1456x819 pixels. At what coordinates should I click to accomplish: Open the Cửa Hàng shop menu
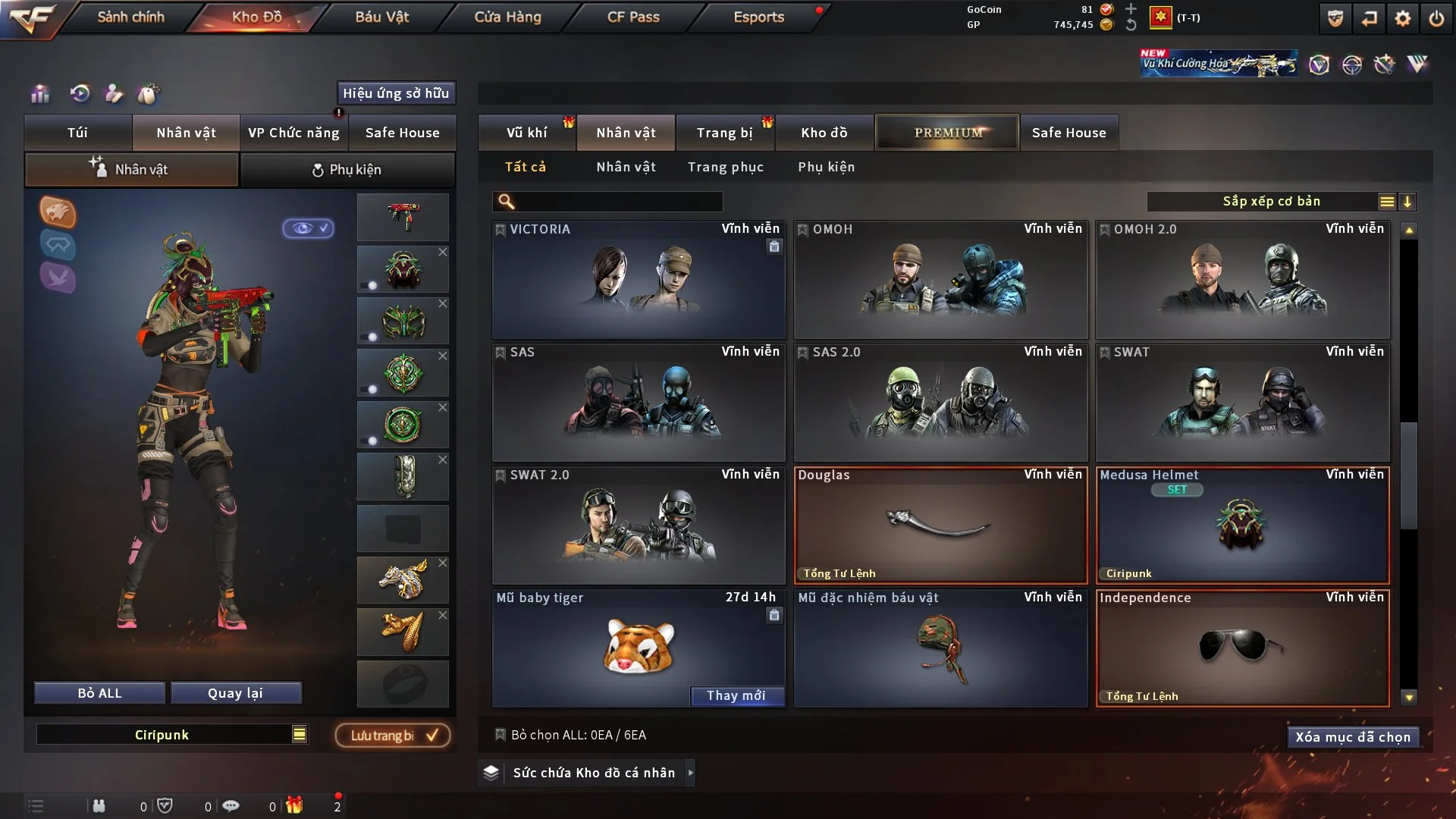pyautogui.click(x=507, y=17)
